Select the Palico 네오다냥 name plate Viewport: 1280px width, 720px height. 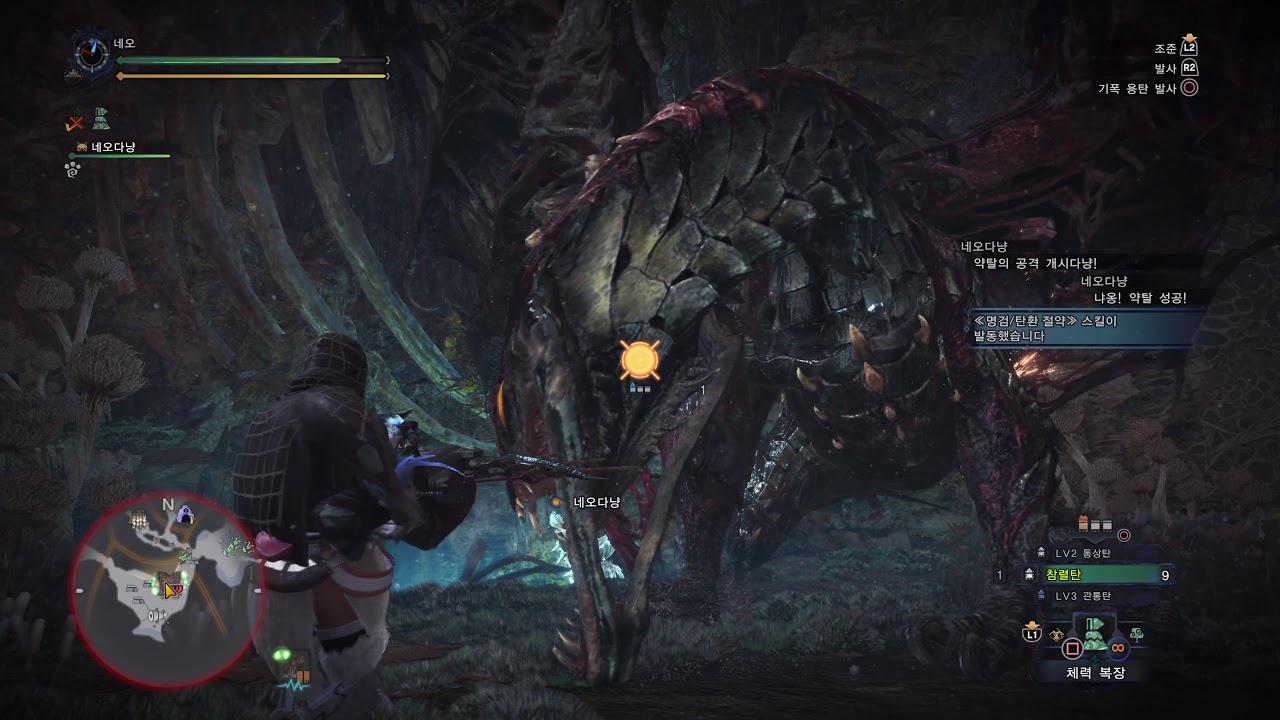coord(113,148)
